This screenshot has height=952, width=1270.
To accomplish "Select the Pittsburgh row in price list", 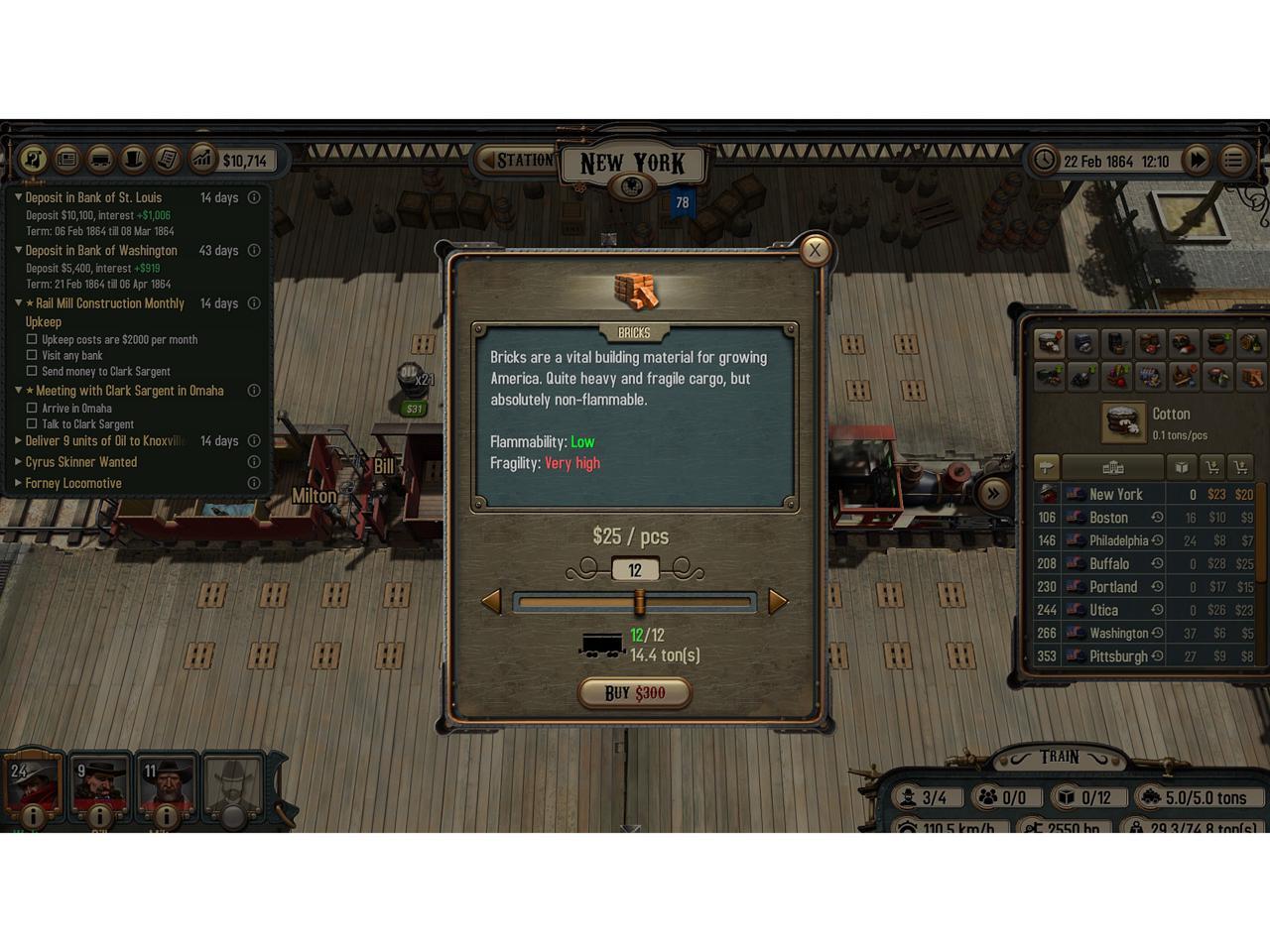I will coord(1117,656).
